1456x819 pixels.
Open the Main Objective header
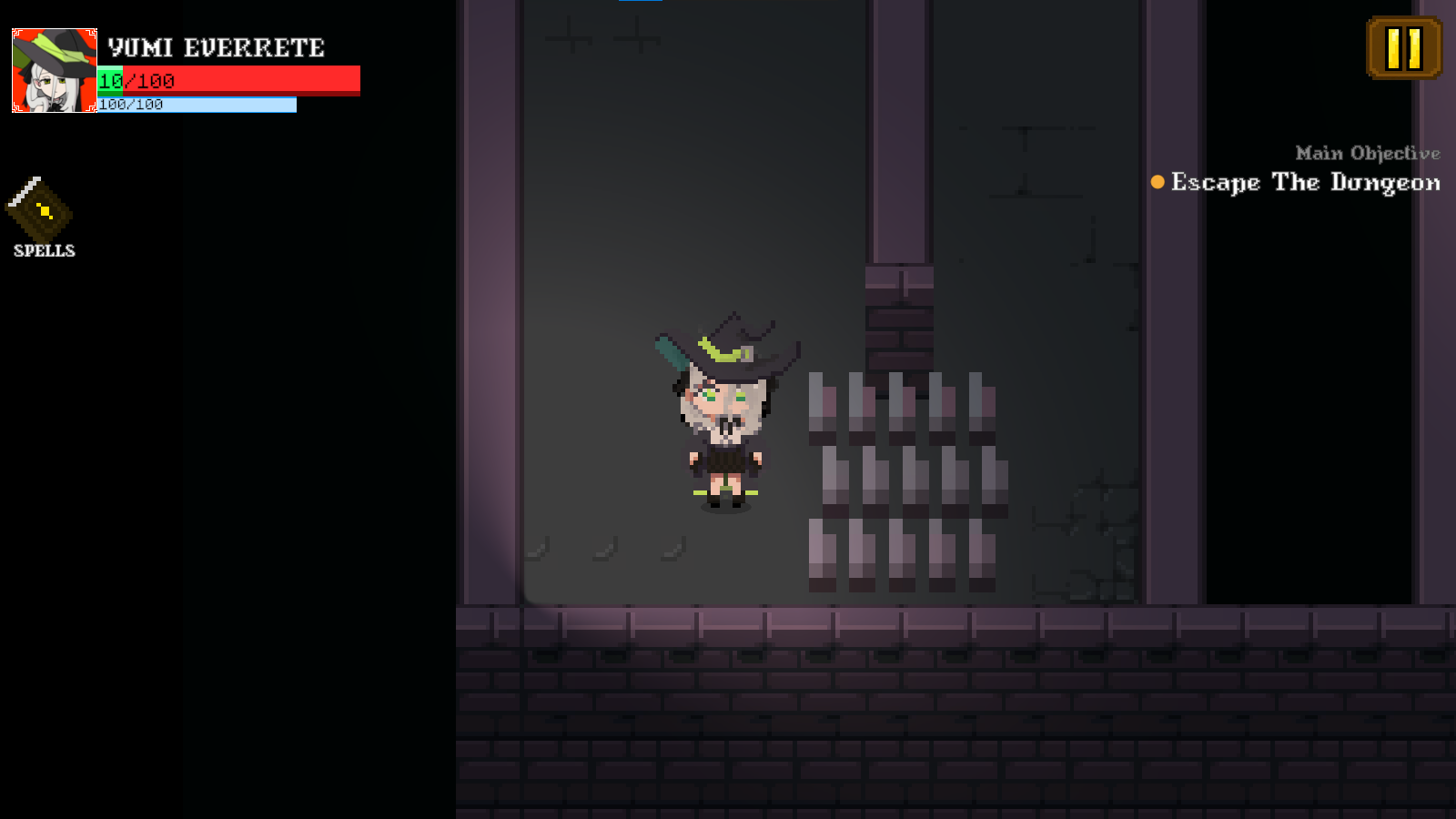click(x=1367, y=153)
